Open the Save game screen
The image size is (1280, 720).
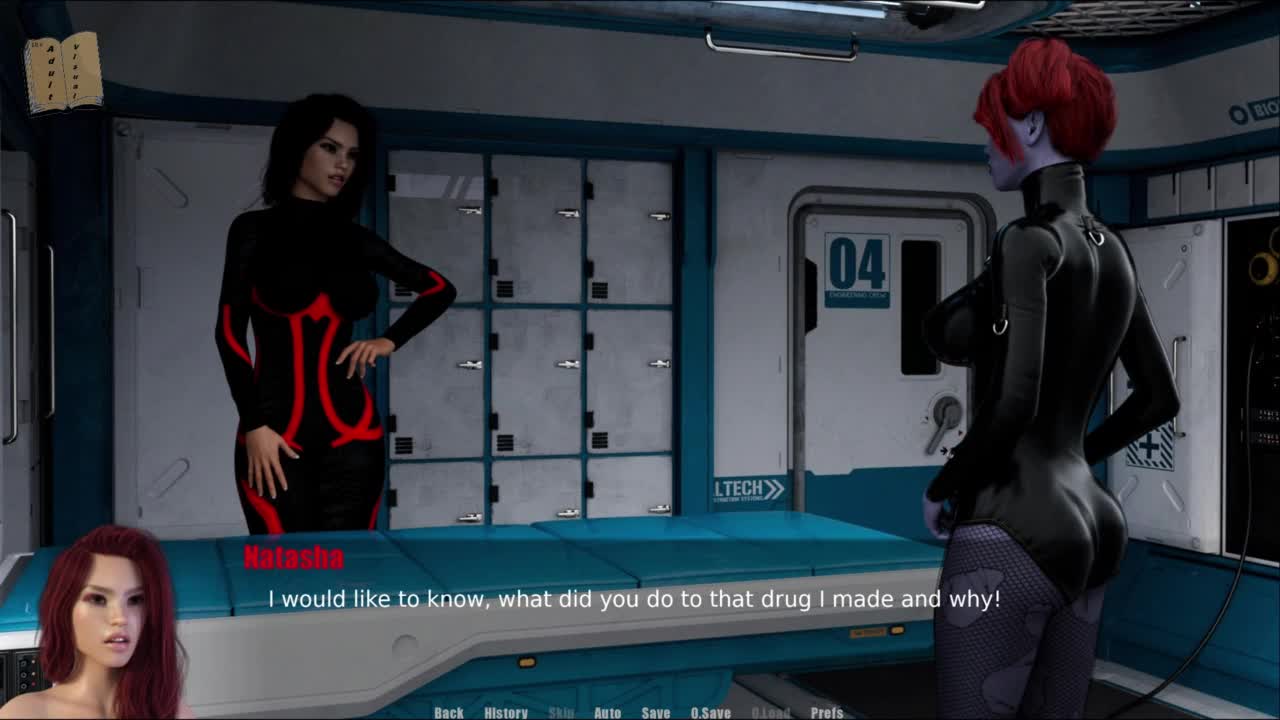[656, 712]
